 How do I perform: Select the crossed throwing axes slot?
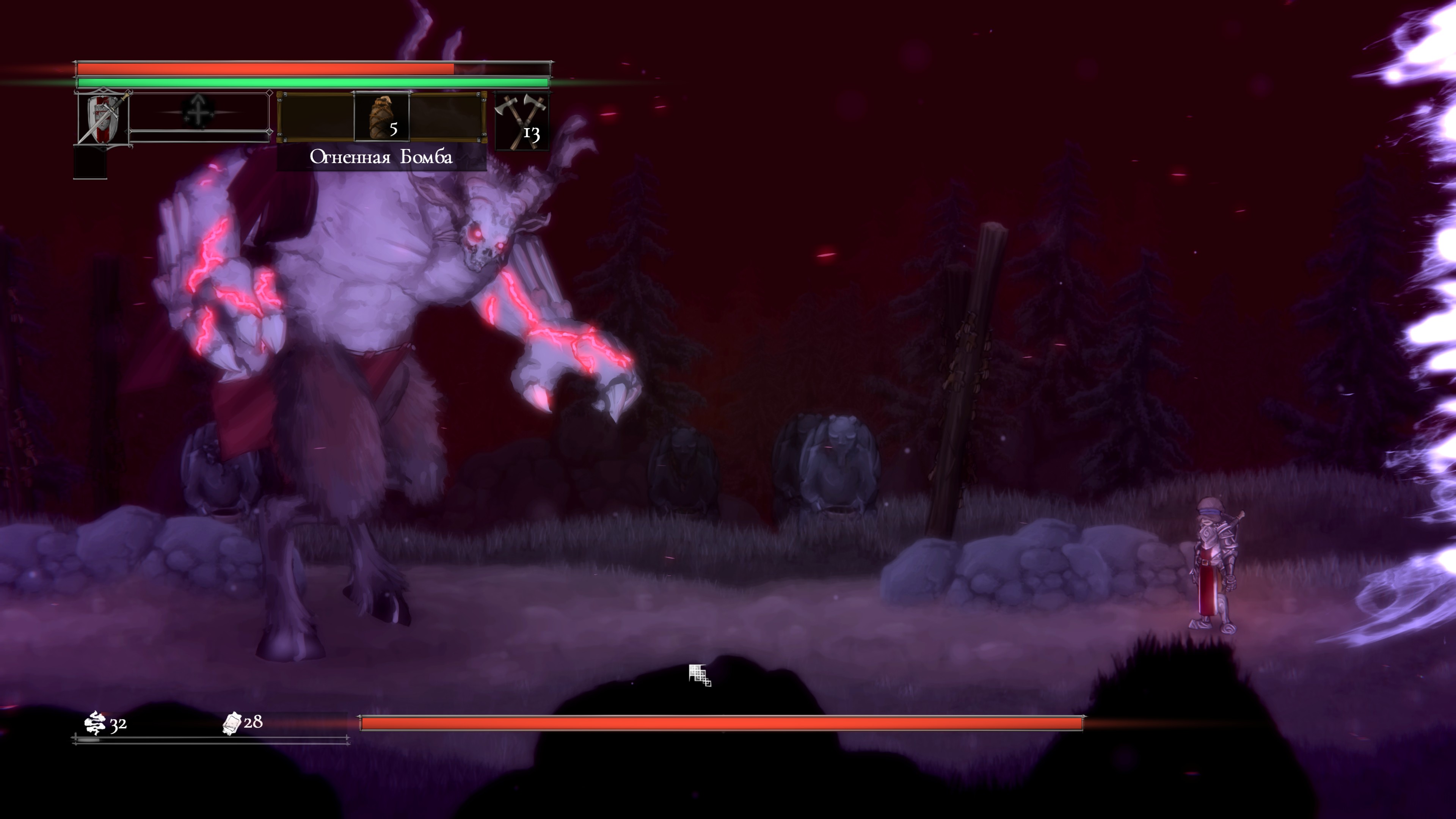pos(522,121)
